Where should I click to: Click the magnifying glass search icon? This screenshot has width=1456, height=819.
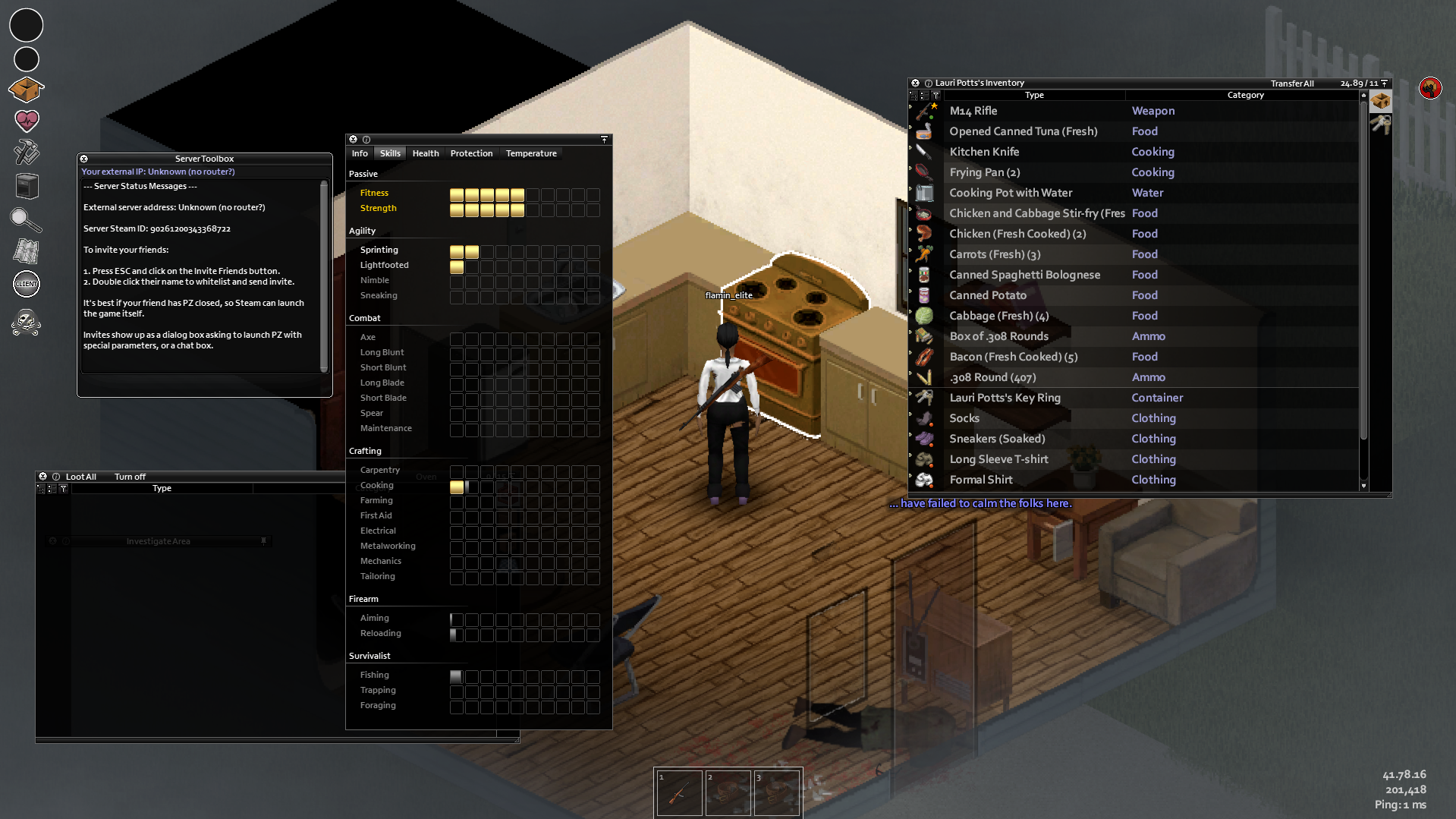point(25,219)
